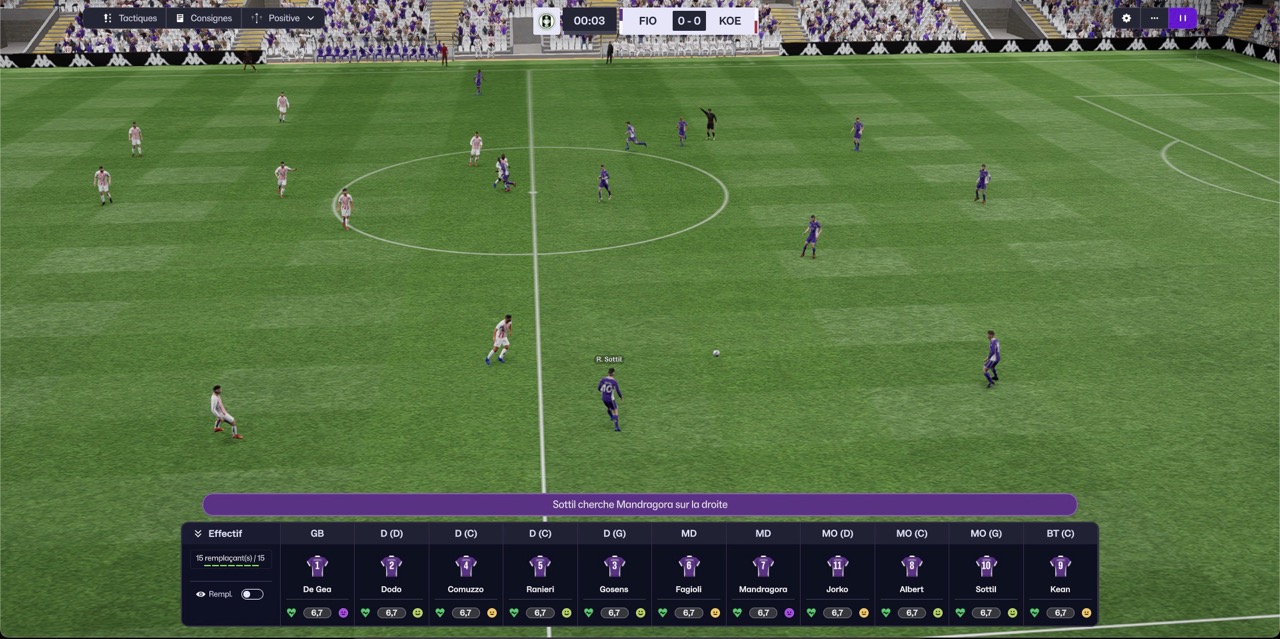Viewport: 1280px width, 639px height.
Task: Open Mandragora's player card
Action: (x=763, y=573)
